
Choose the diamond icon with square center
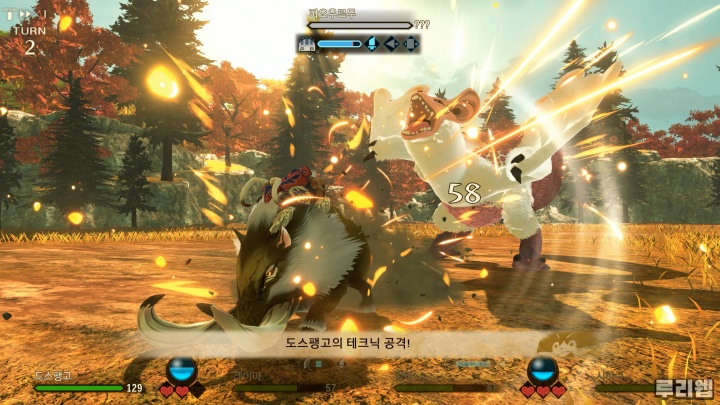click(410, 44)
